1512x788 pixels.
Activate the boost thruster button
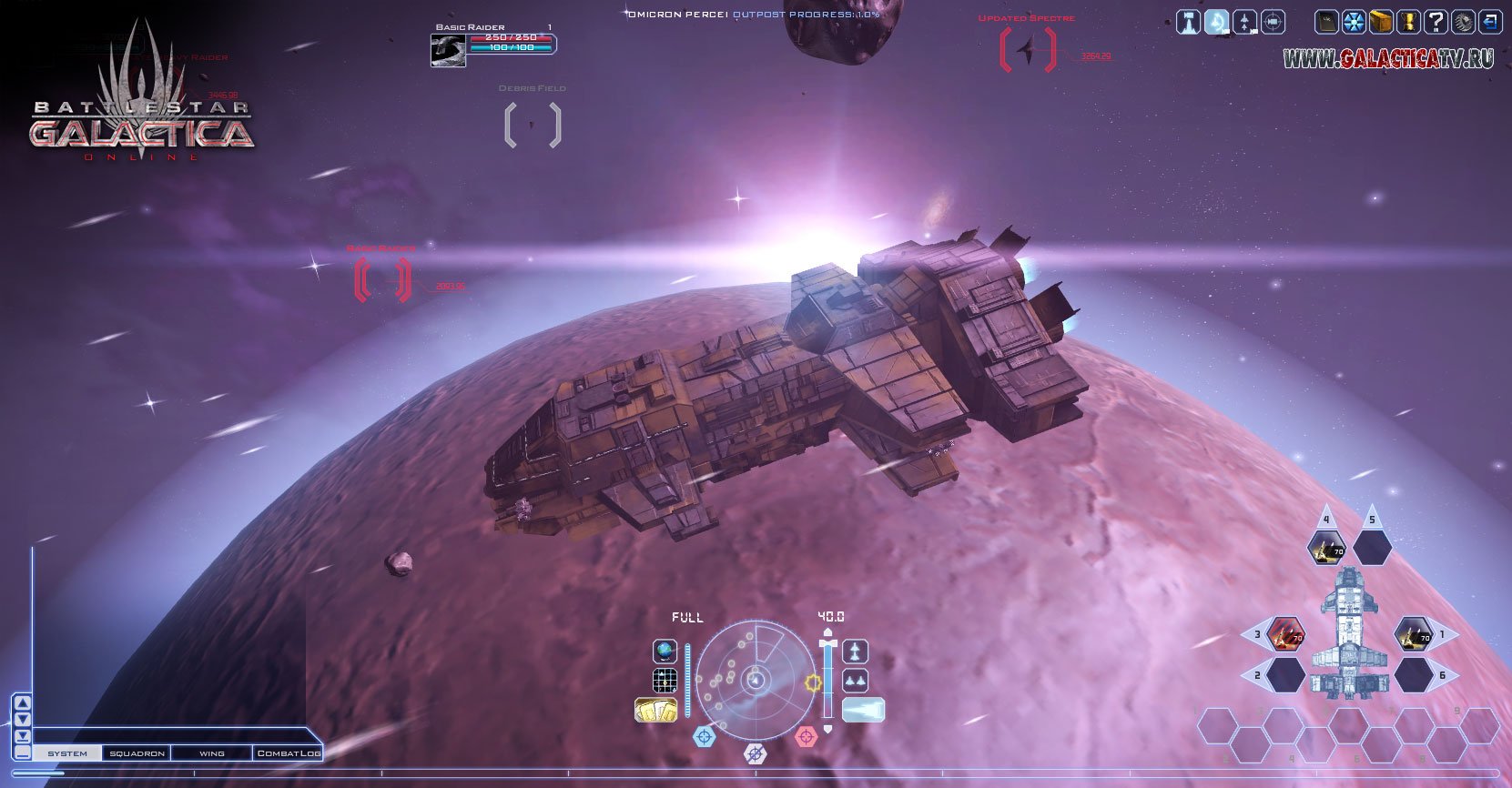(862, 710)
